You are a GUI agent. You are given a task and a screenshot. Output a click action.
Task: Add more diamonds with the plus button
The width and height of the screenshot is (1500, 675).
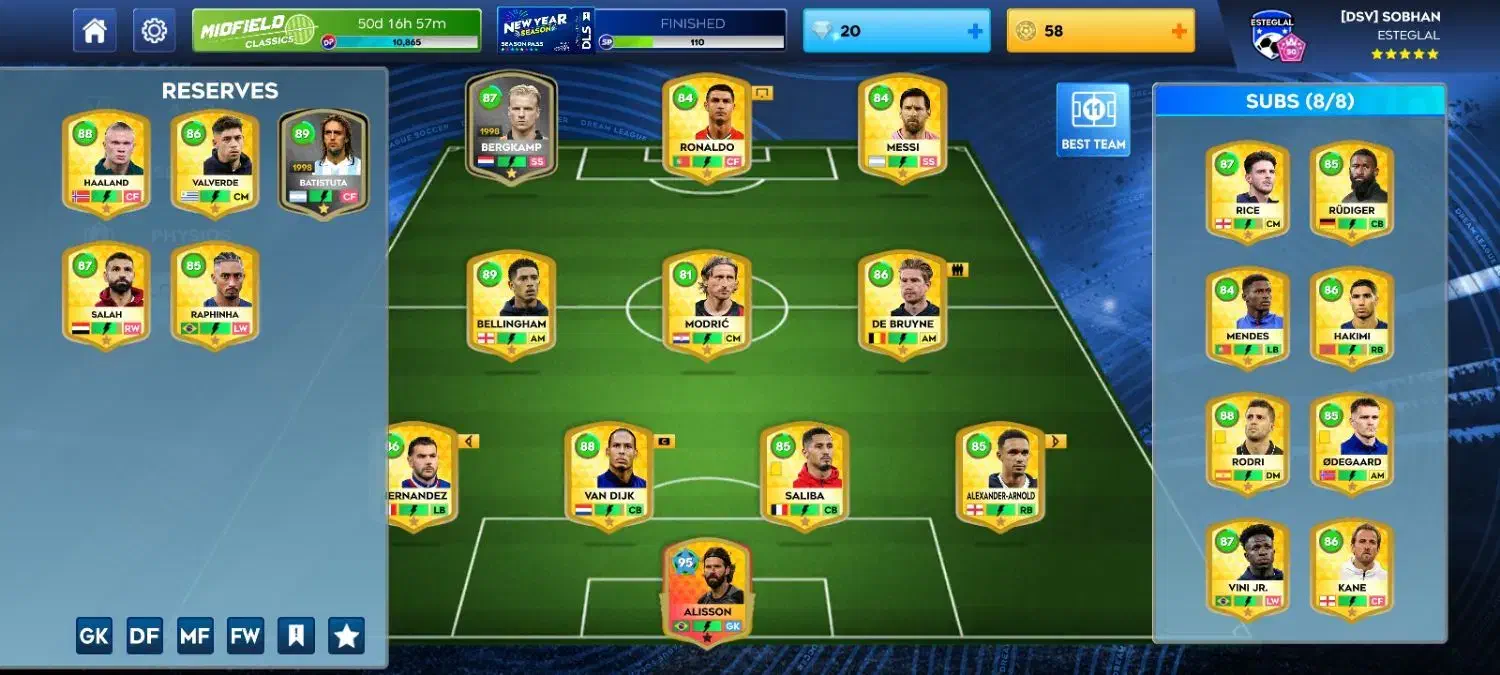tap(975, 31)
